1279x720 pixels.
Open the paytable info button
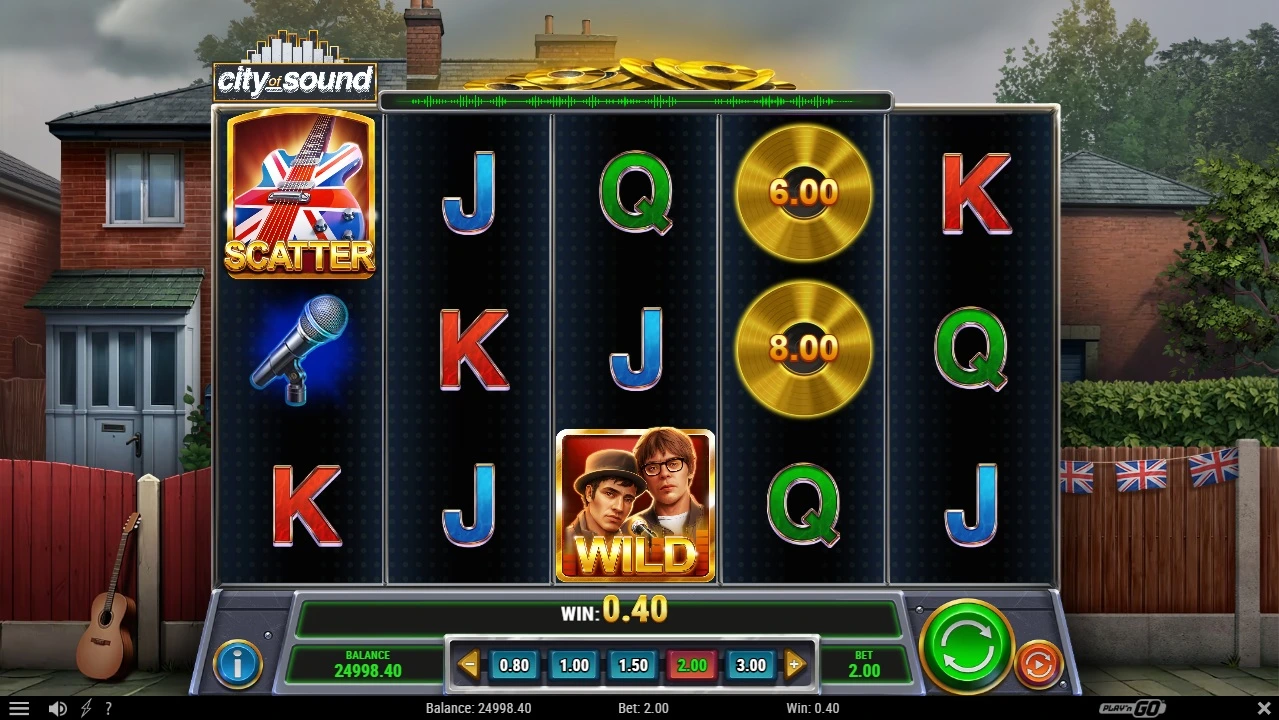pos(238,663)
